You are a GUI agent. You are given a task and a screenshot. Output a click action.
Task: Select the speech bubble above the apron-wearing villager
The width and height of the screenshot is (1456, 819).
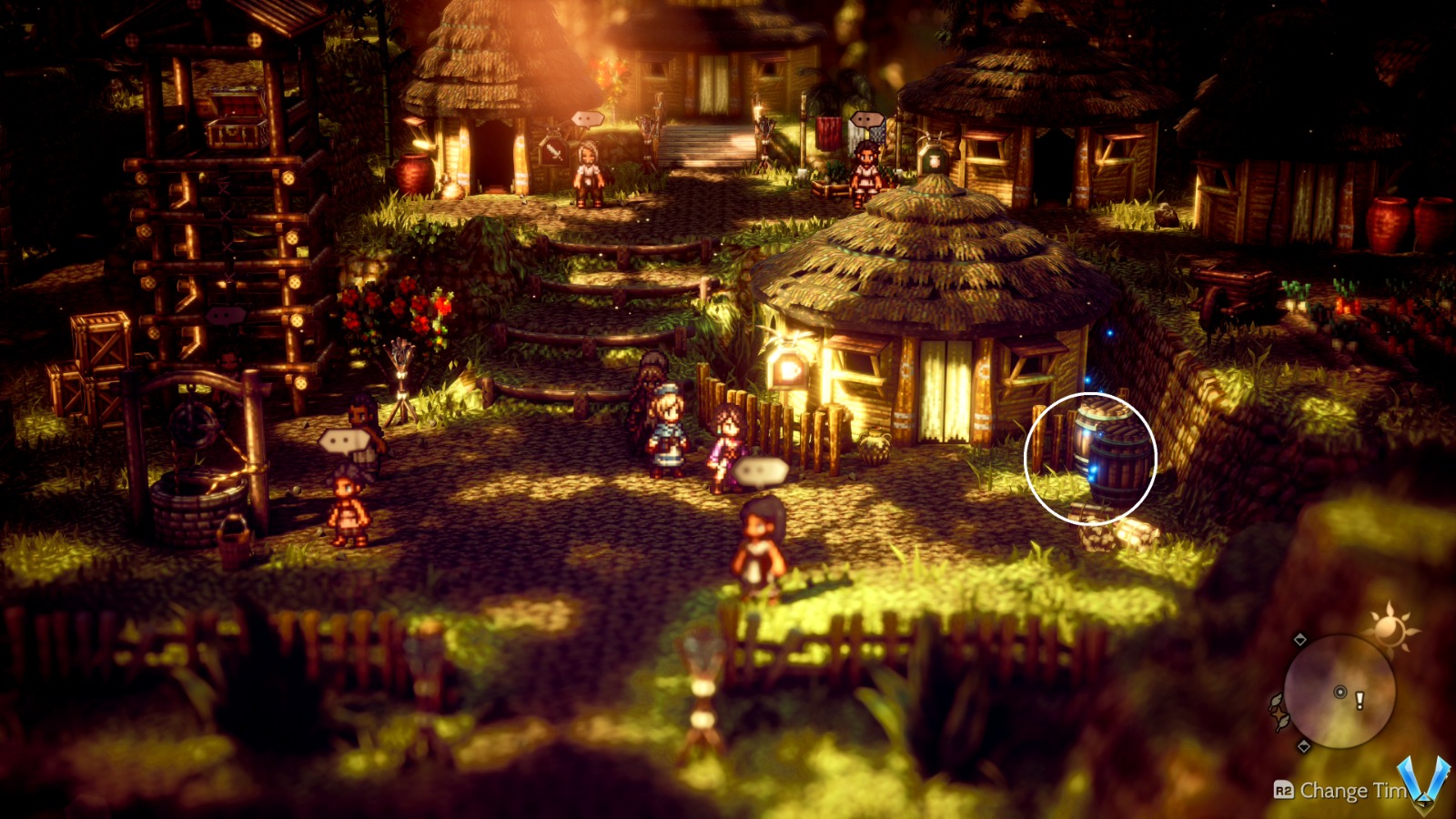pos(589,120)
